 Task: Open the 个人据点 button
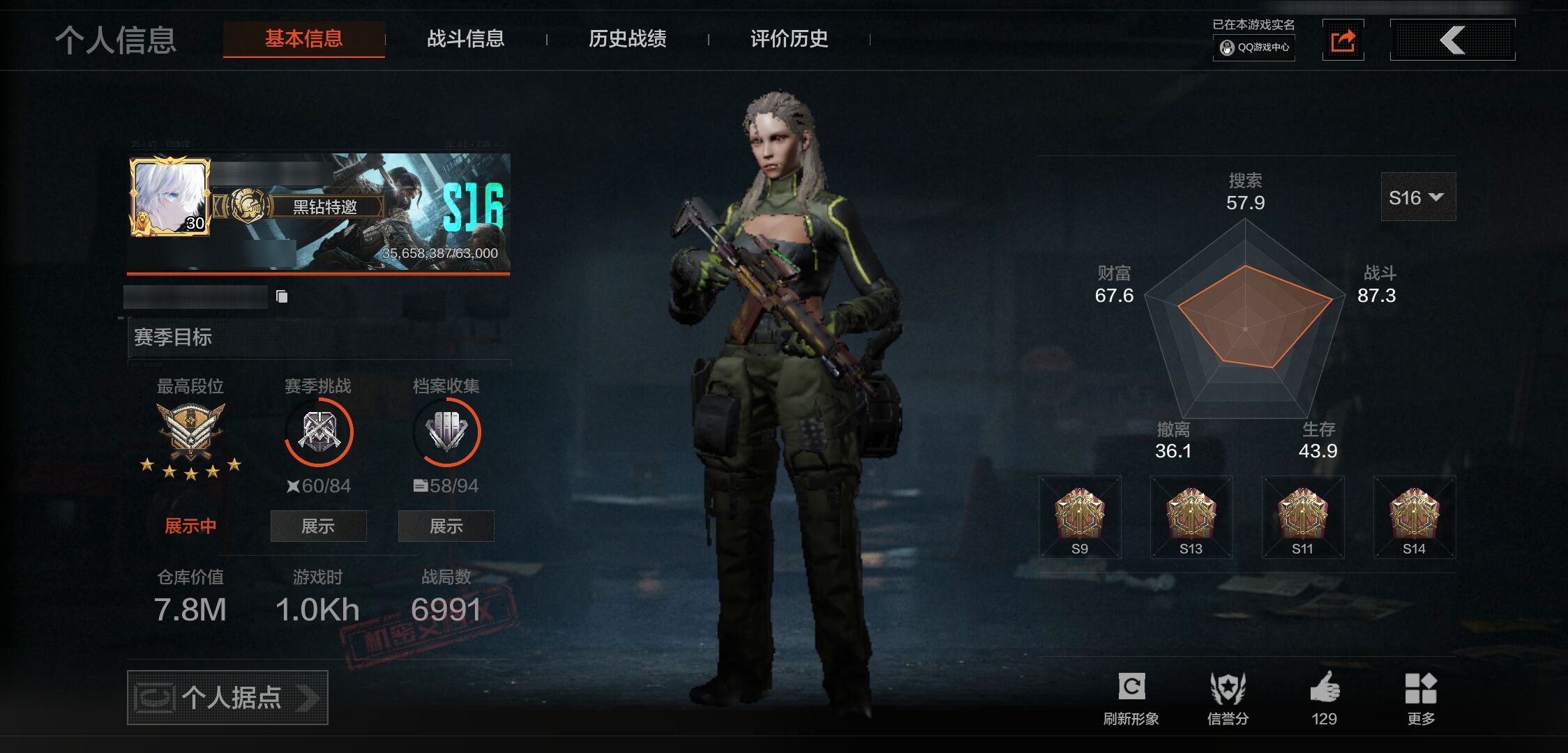pyautogui.click(x=227, y=697)
